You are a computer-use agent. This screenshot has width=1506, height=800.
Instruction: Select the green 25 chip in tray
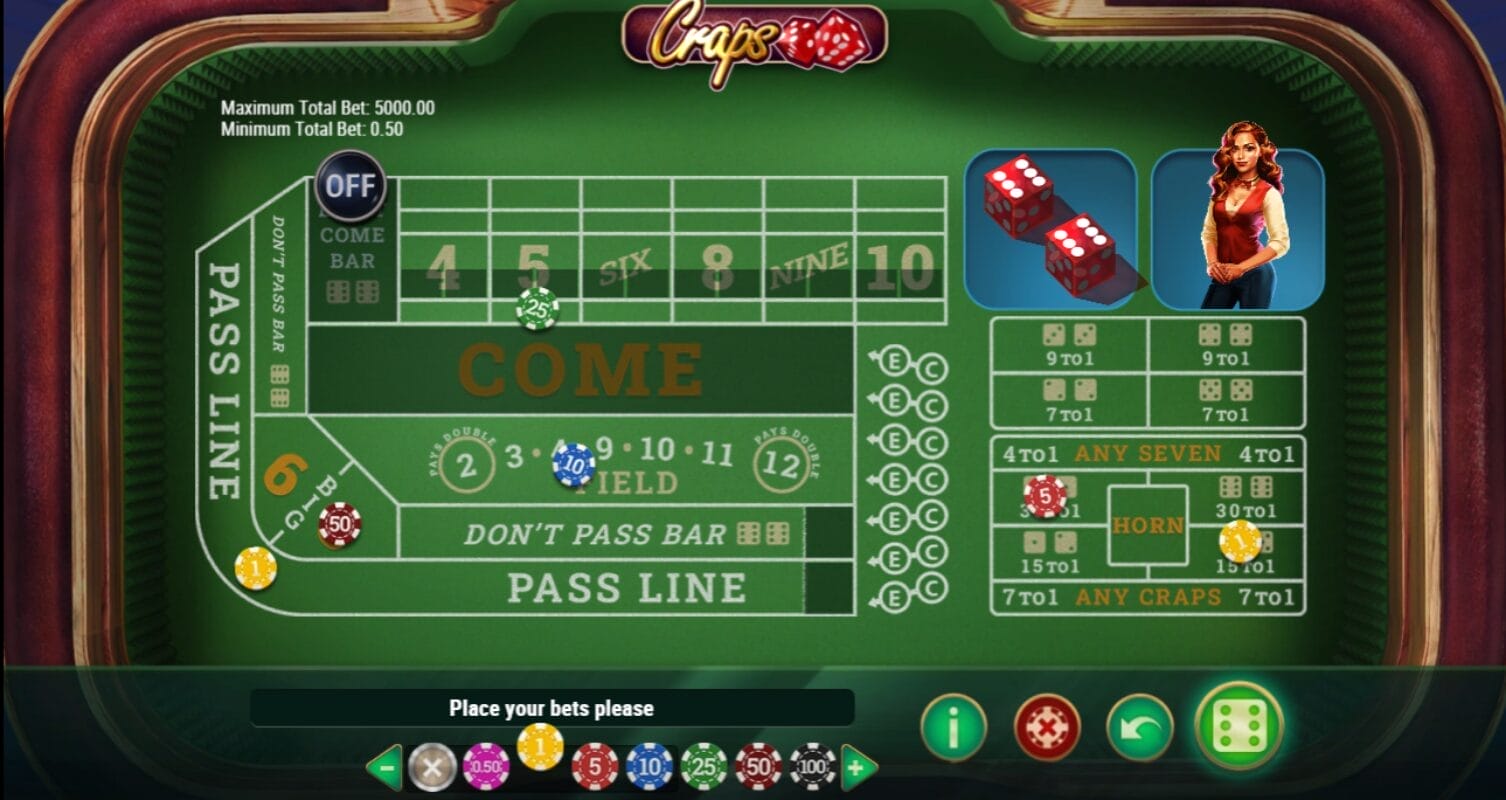click(x=704, y=767)
